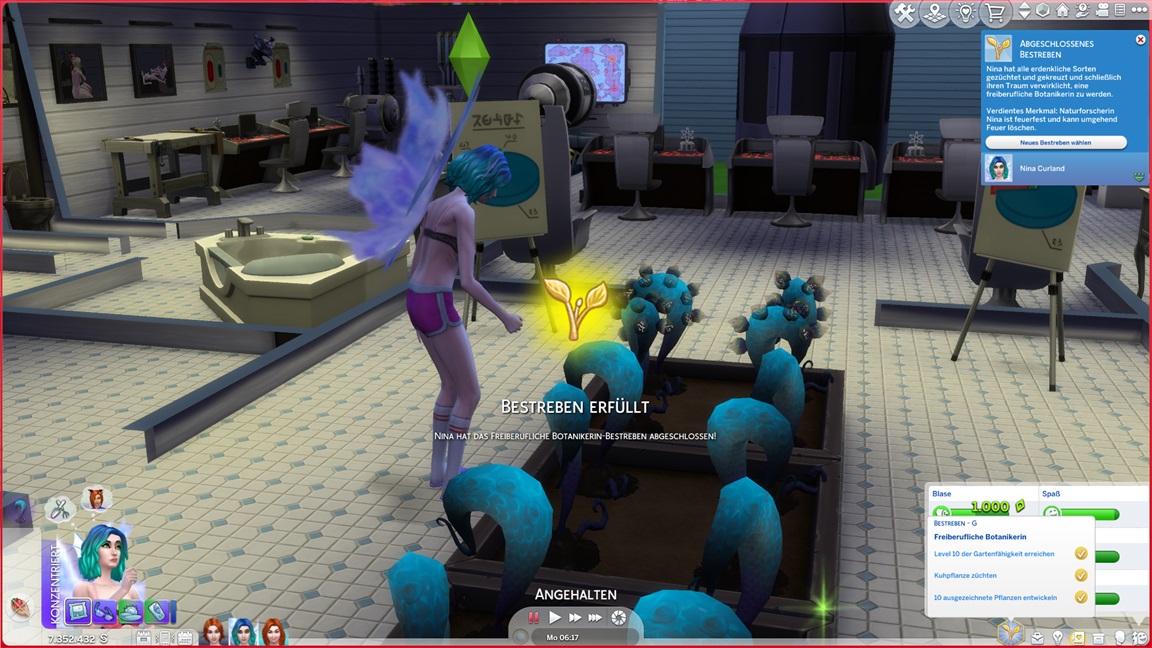Close the Abgeschlossenes Bestreben notification
1152x648 pixels.
click(1140, 40)
